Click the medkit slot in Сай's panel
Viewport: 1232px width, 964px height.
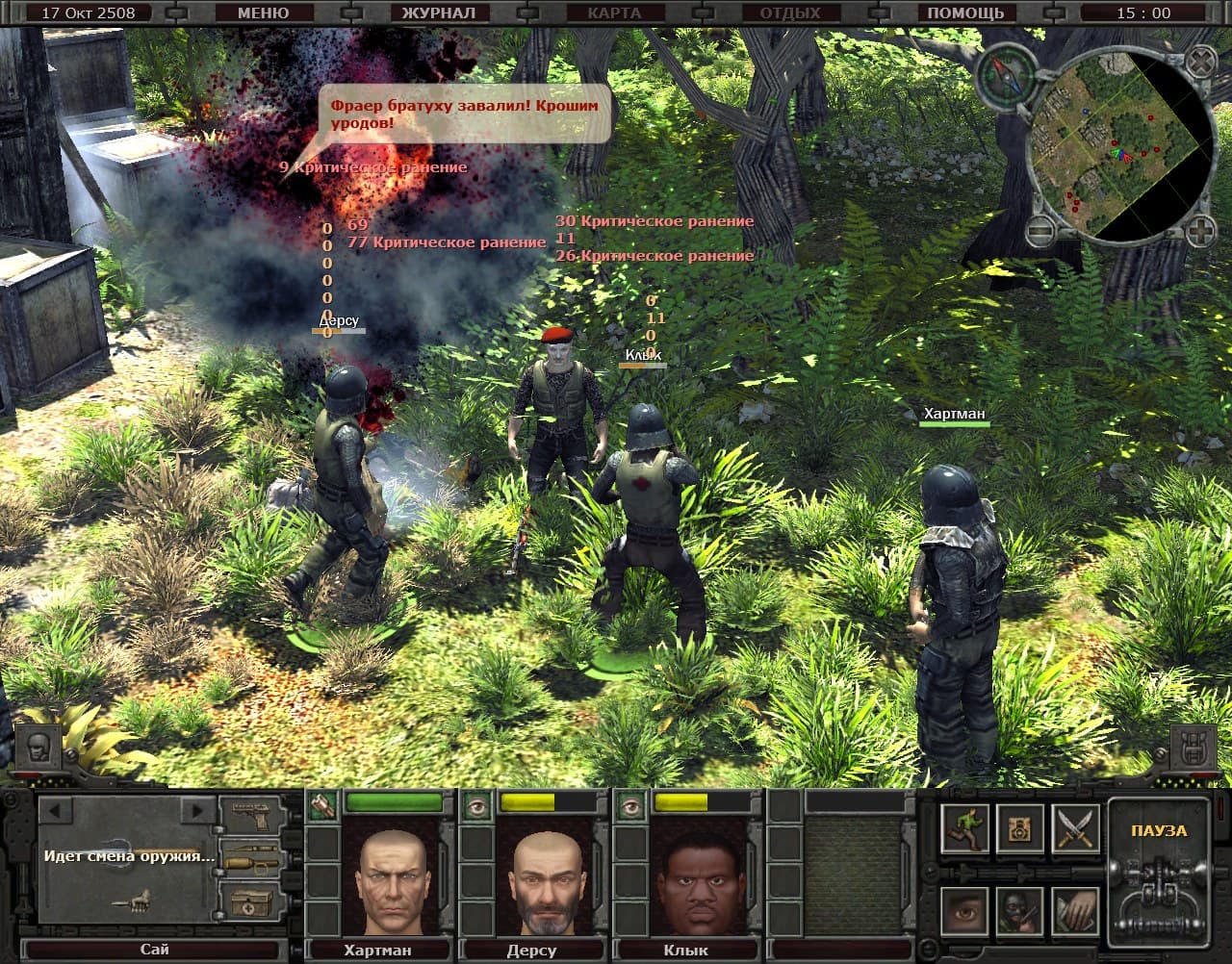(250, 903)
